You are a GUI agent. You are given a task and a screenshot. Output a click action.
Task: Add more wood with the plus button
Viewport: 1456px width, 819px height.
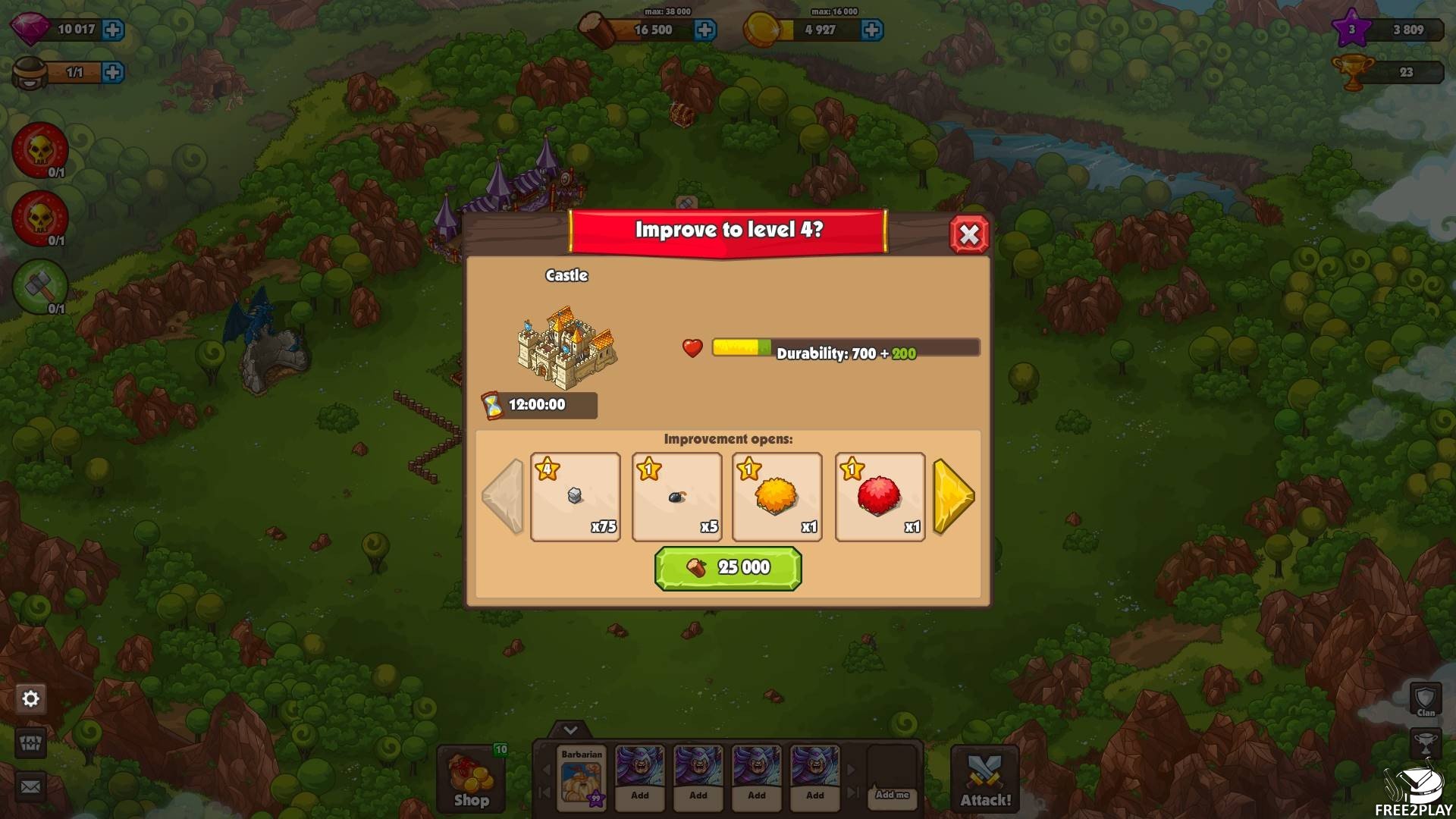pyautogui.click(x=704, y=30)
